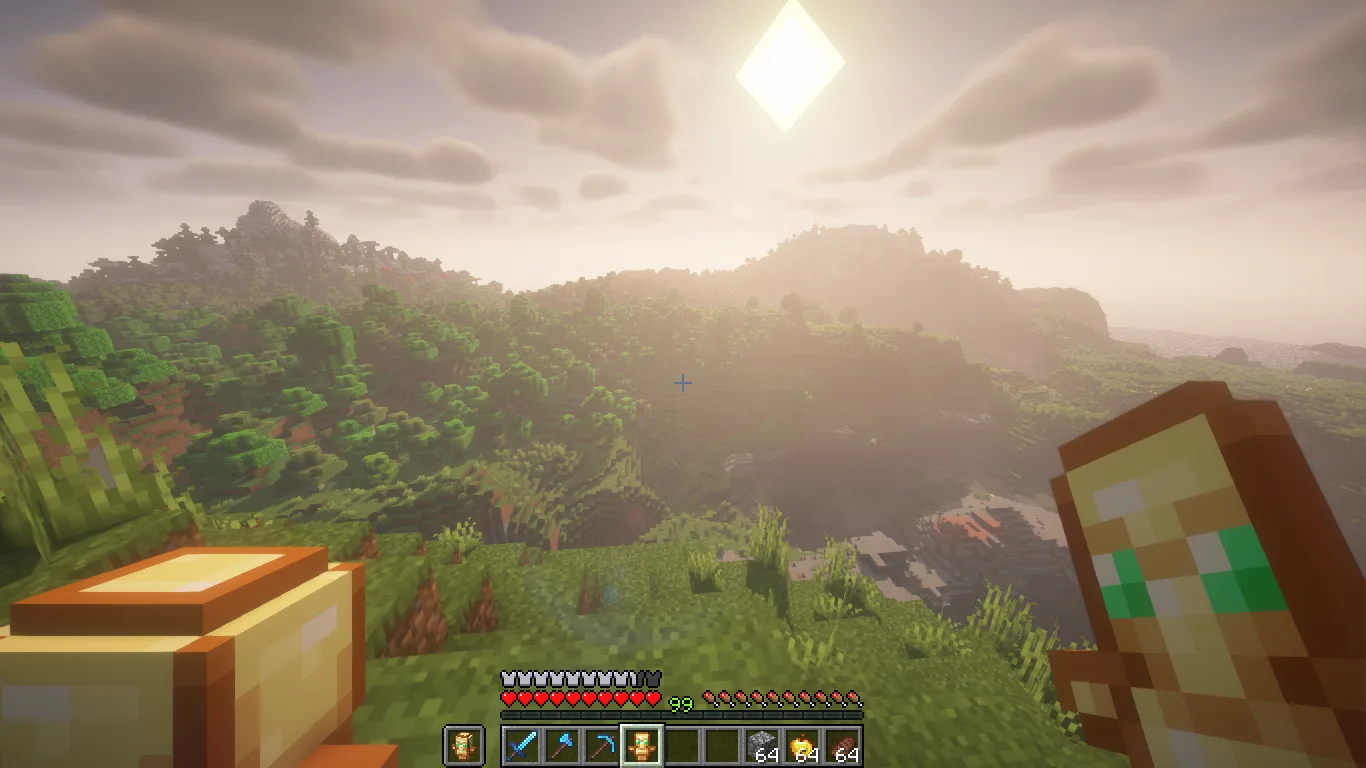1366x768 pixels.
Task: Pick the golden apple stack slot
Action: coord(802,746)
